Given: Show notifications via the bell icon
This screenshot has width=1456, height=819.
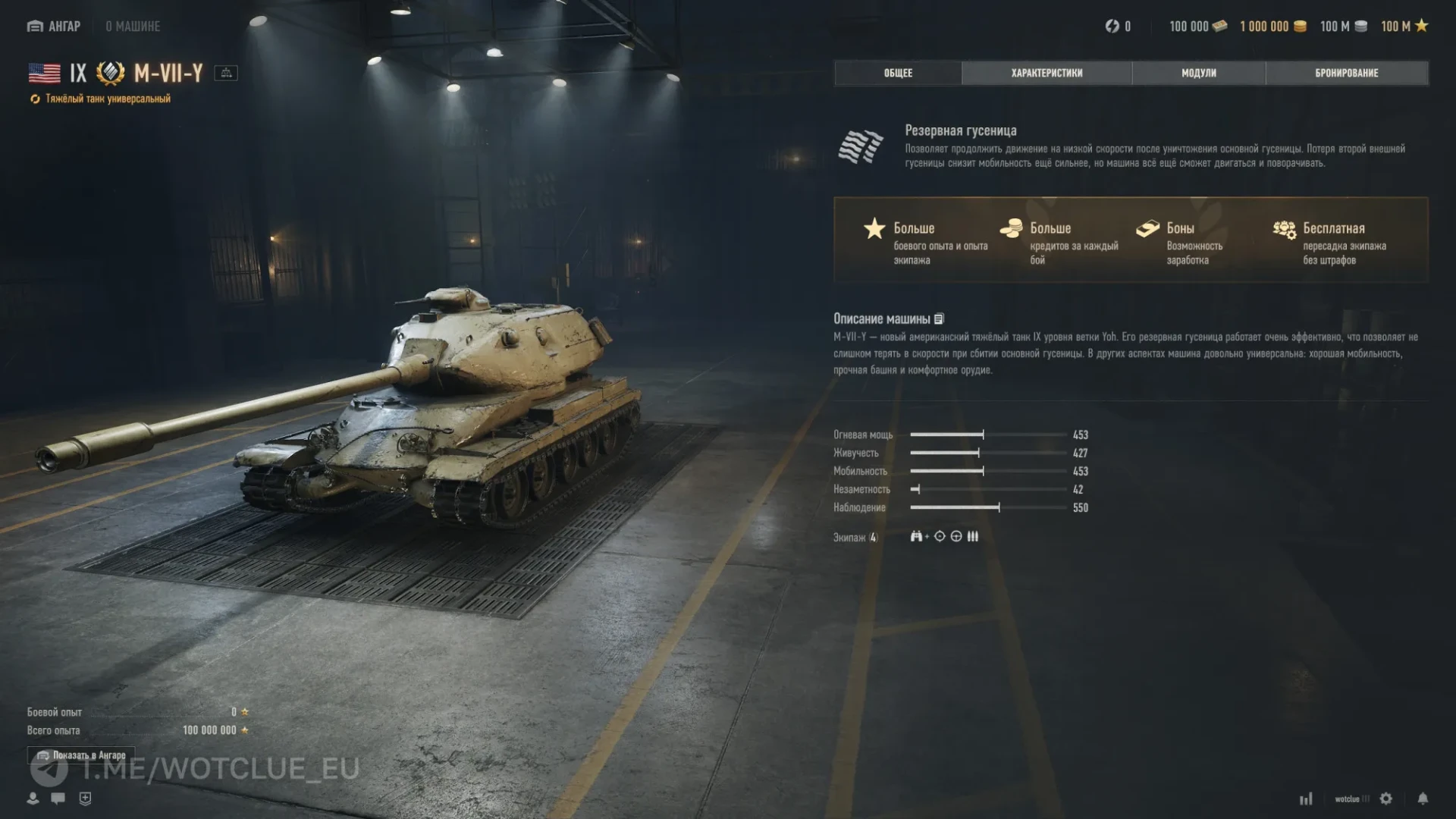Looking at the screenshot, I should tap(1423, 799).
